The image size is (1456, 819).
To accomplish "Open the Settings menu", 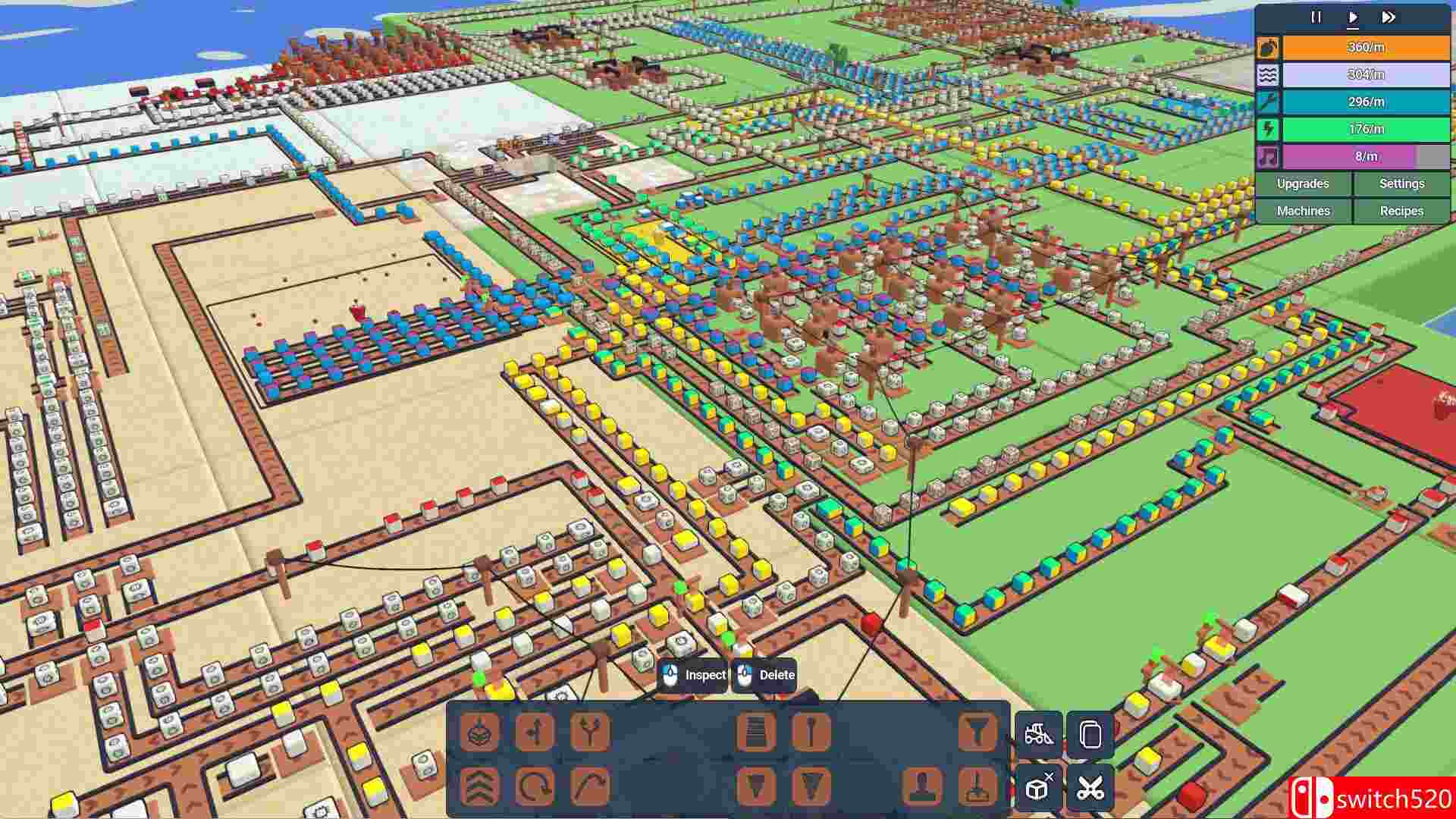I will coord(1402,184).
